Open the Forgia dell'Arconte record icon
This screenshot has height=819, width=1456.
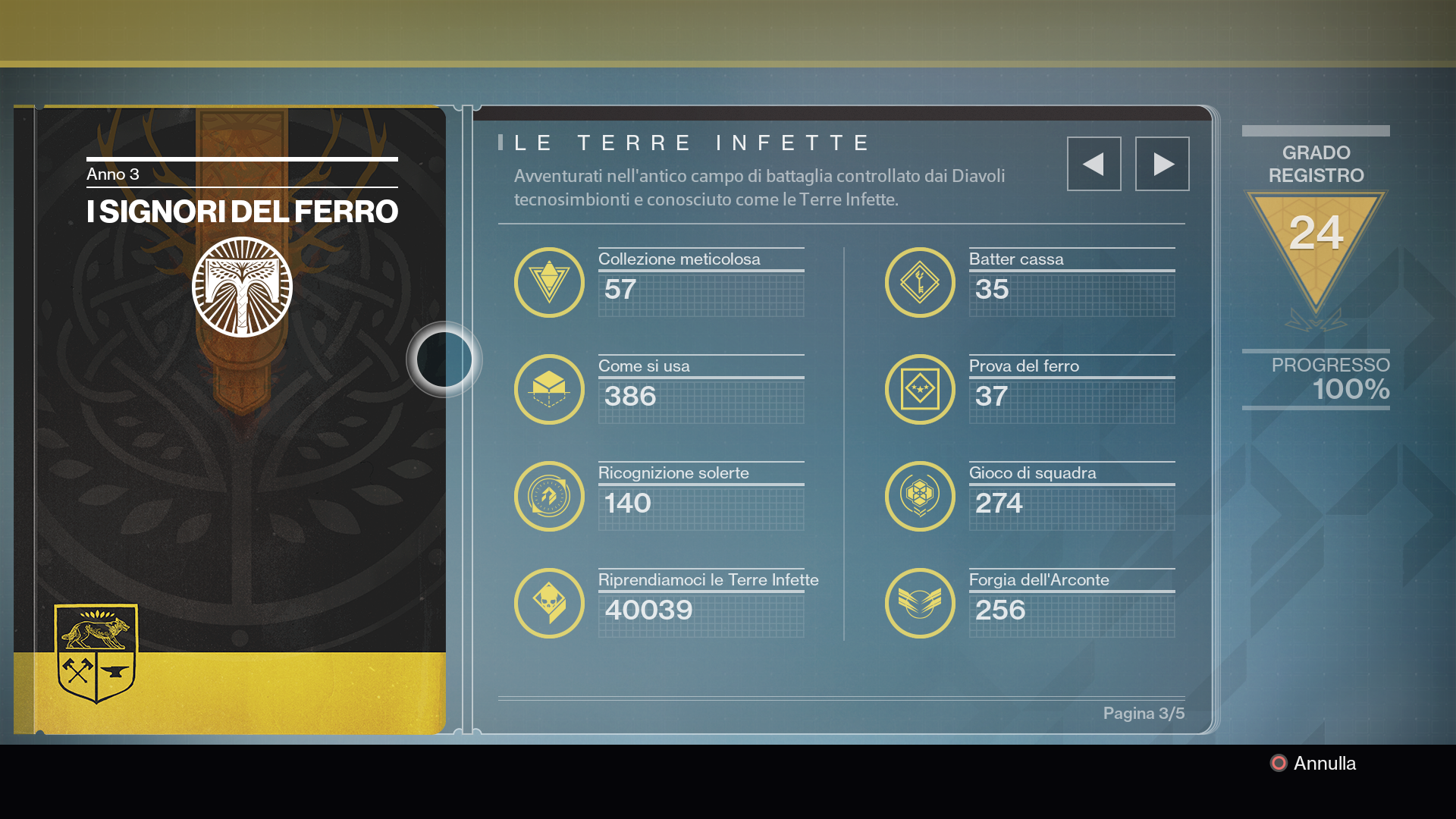click(x=920, y=603)
